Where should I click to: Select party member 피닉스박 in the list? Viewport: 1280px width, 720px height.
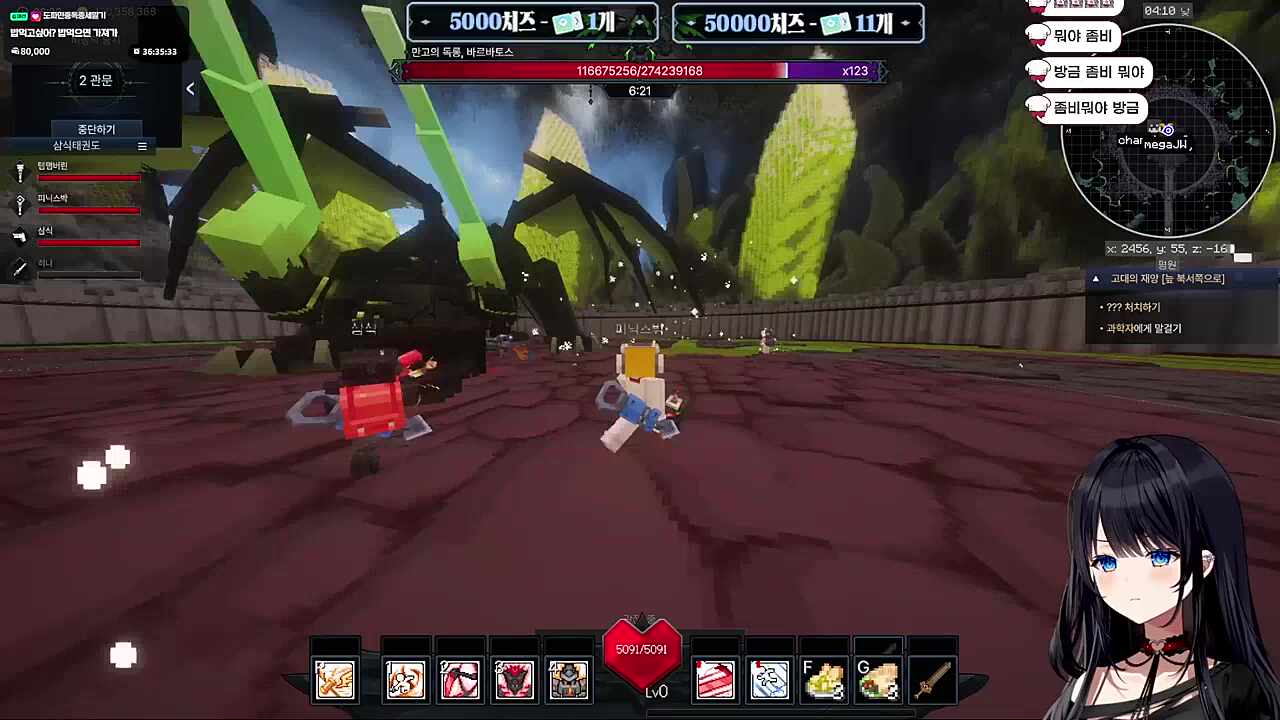coord(53,199)
